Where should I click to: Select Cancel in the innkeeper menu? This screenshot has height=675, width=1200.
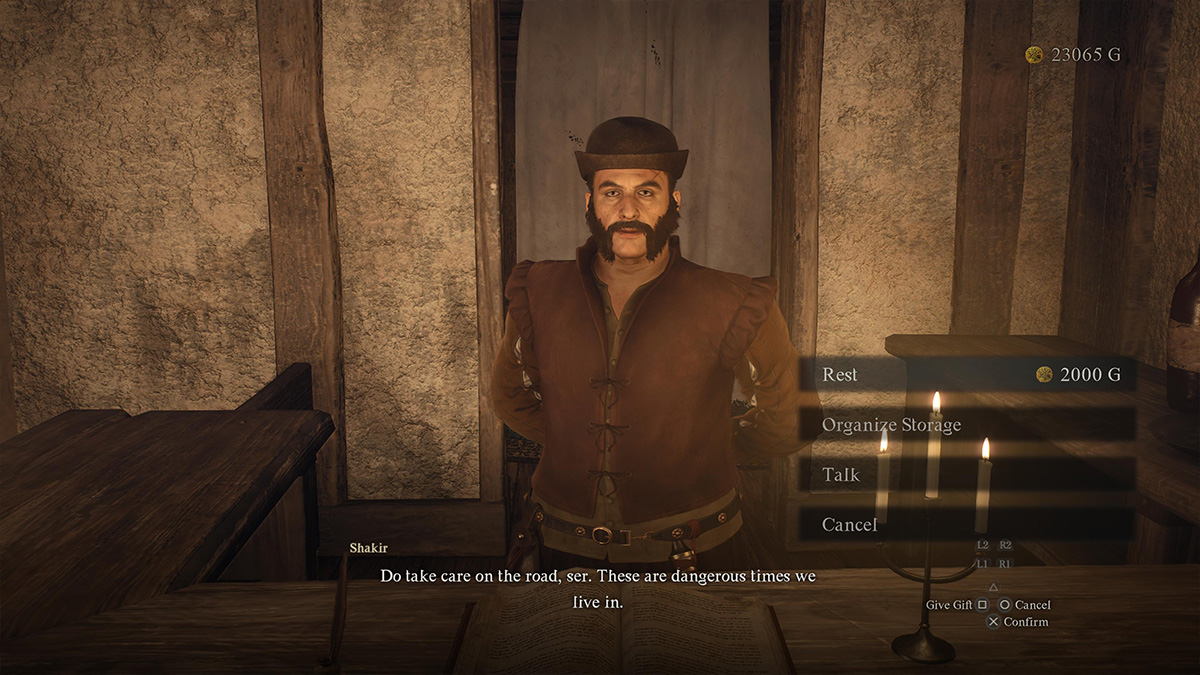click(x=966, y=524)
